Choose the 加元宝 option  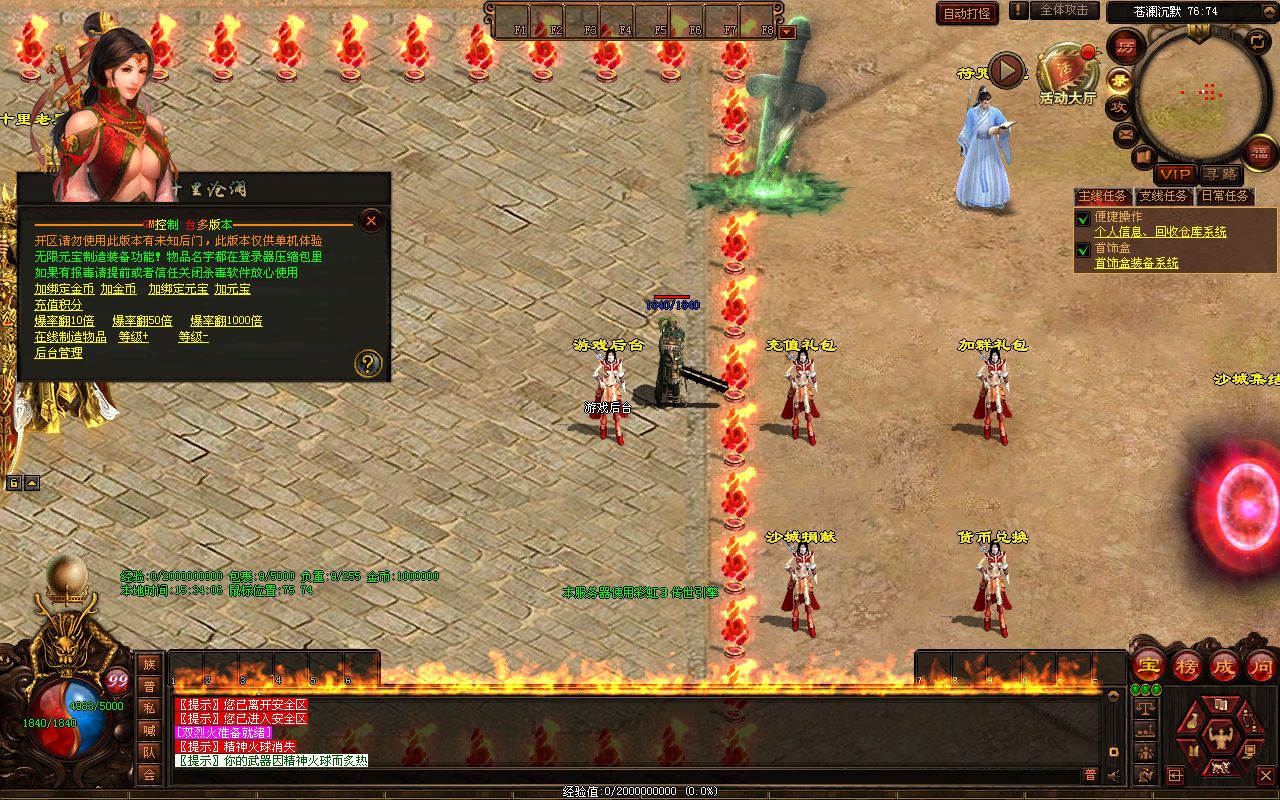pyautogui.click(x=232, y=289)
